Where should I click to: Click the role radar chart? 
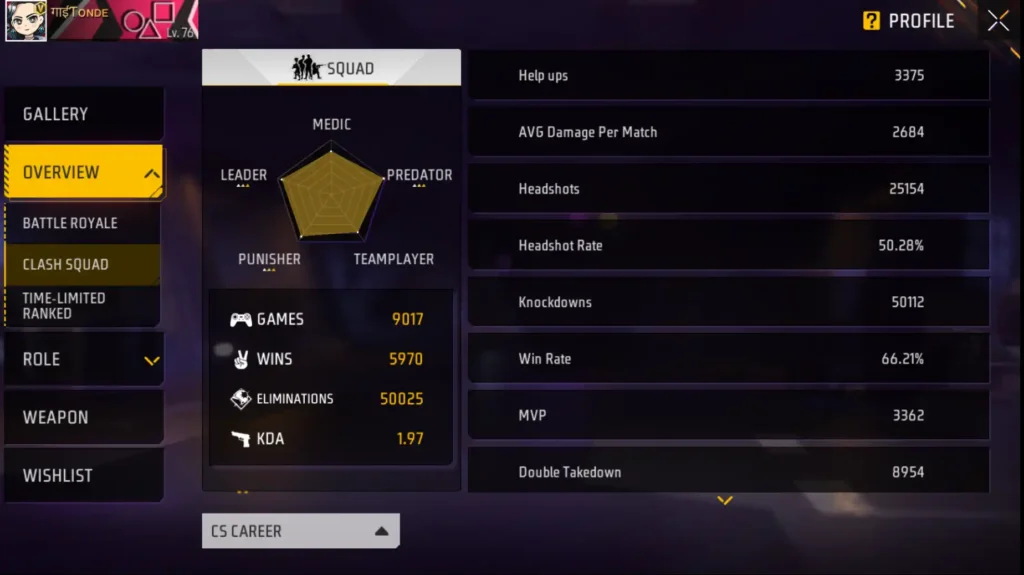331,190
